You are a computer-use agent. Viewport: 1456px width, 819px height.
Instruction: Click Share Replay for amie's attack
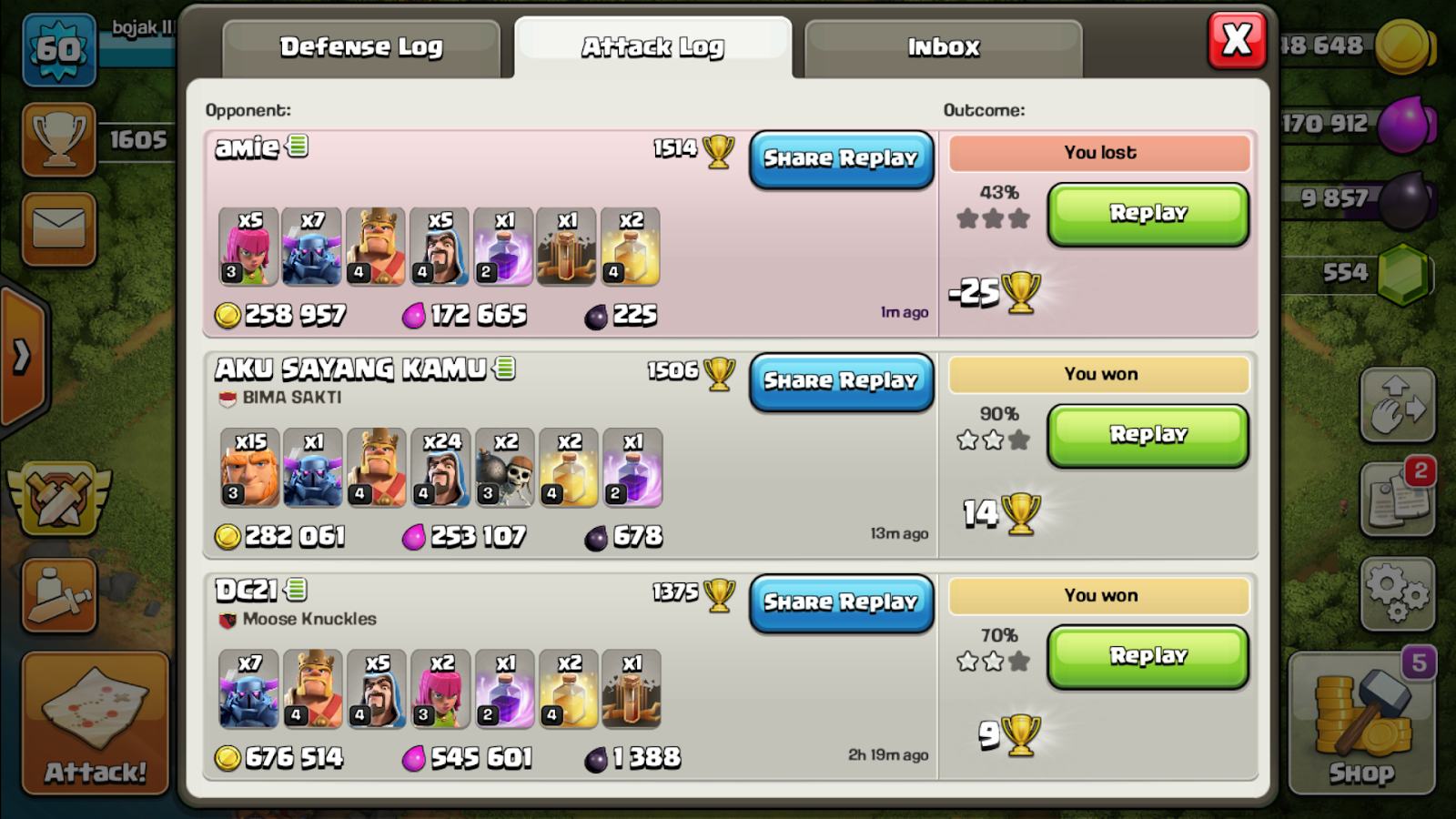841,159
